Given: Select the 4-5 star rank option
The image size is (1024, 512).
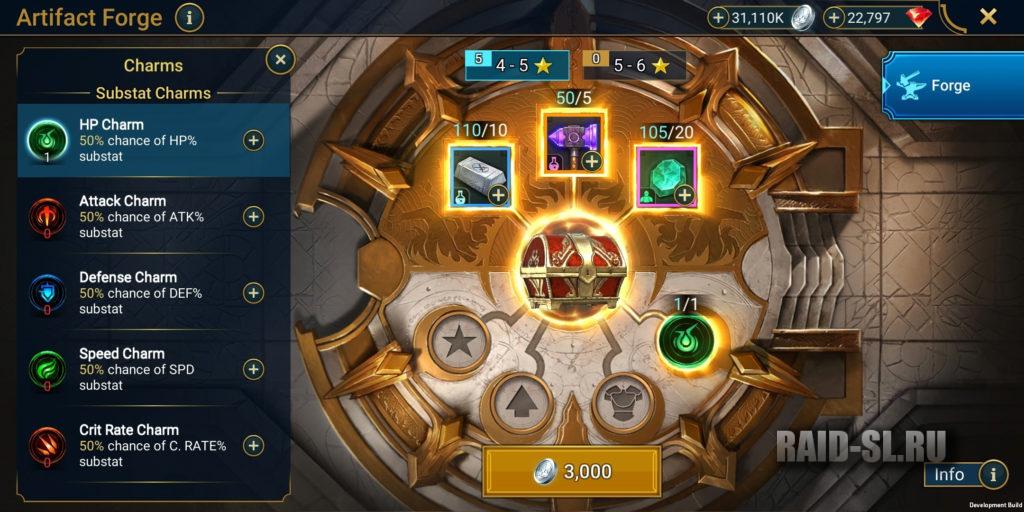Looking at the screenshot, I should click(517, 66).
